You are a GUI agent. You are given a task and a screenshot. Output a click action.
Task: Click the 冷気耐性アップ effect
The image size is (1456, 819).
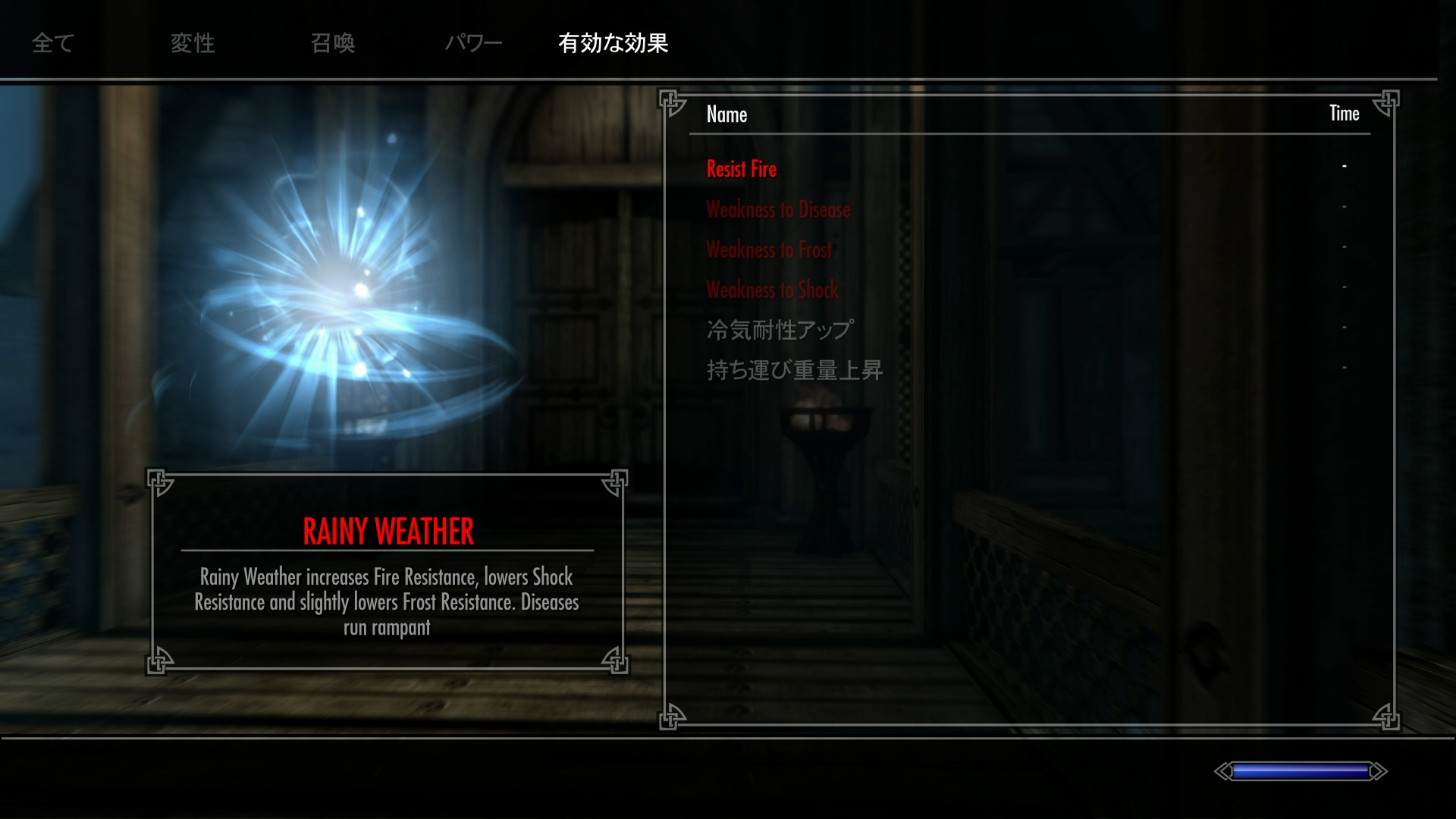pos(780,330)
